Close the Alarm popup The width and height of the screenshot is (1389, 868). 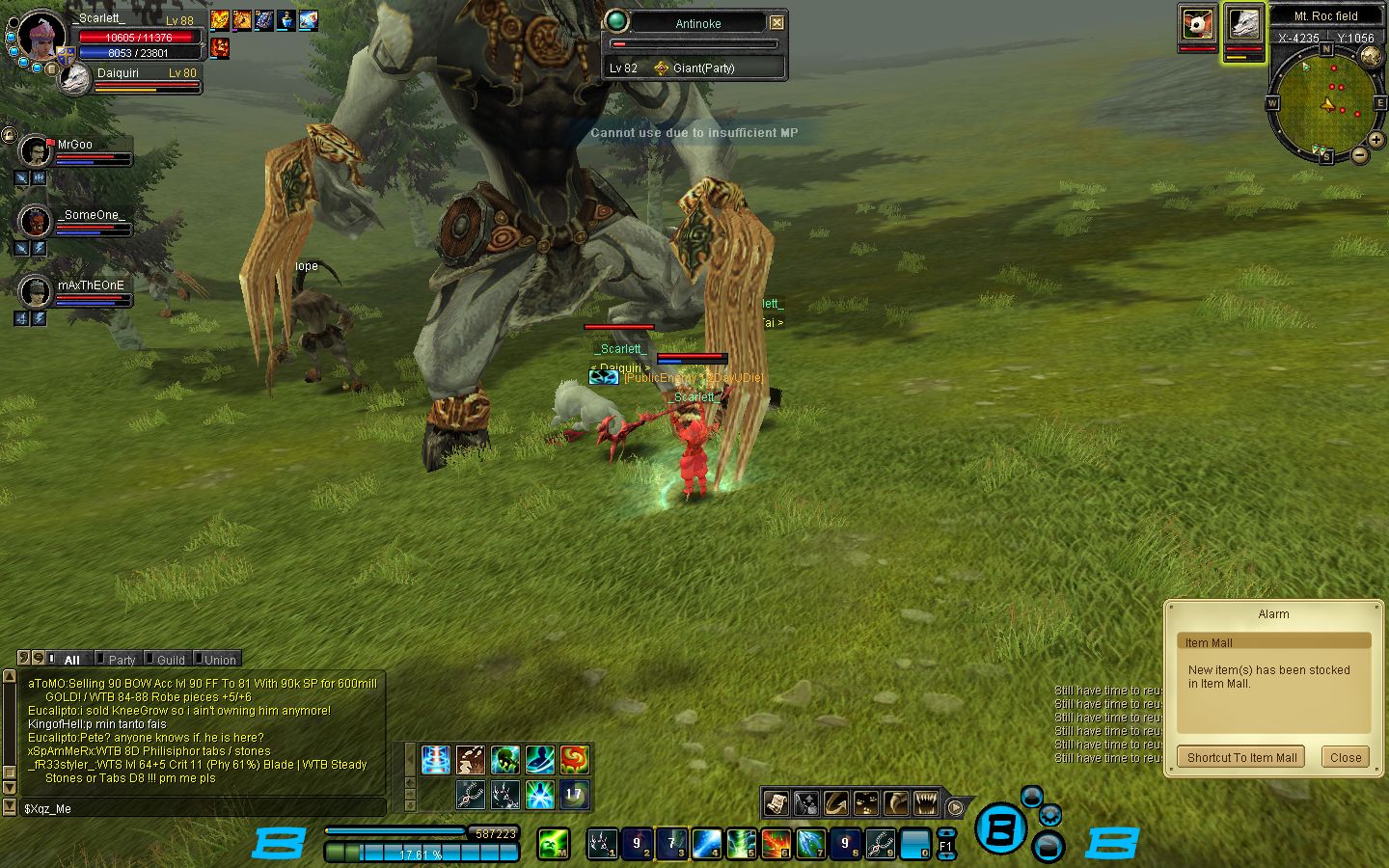(1345, 757)
